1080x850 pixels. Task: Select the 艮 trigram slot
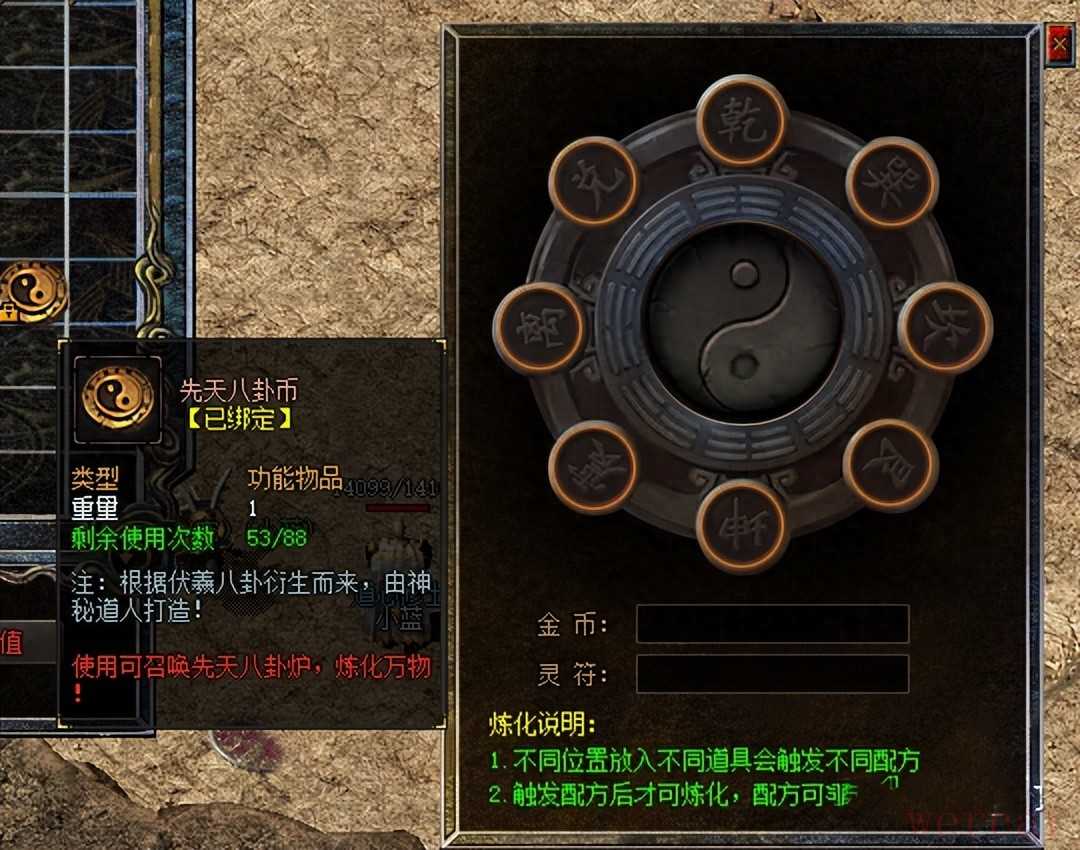point(889,465)
